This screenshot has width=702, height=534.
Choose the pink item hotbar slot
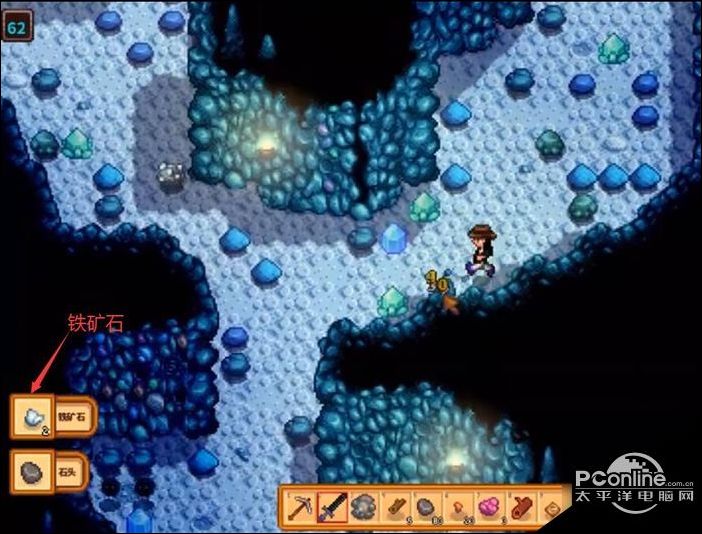coord(489,507)
